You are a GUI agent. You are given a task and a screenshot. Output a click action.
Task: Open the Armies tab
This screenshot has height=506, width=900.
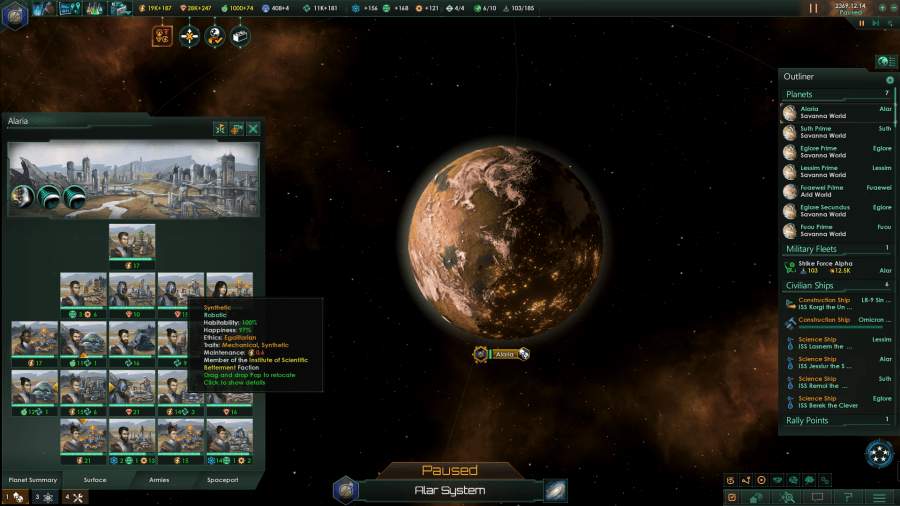coord(161,480)
